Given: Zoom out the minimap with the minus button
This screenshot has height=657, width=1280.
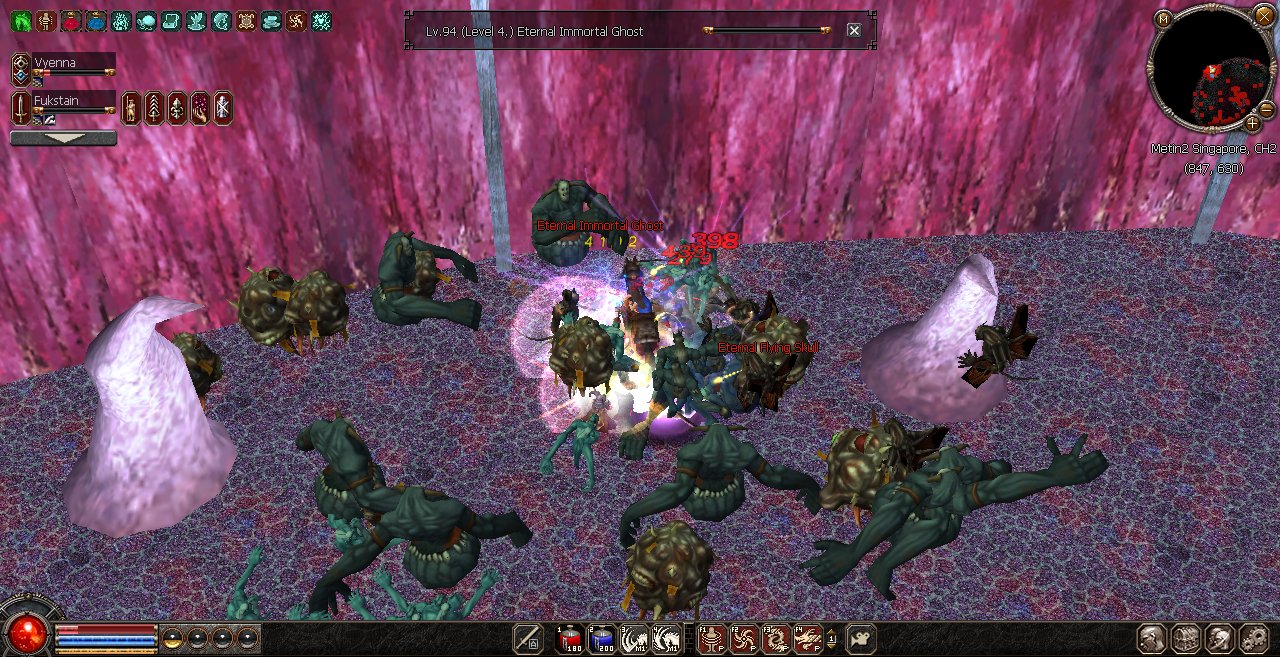Looking at the screenshot, I should coord(1266,108).
